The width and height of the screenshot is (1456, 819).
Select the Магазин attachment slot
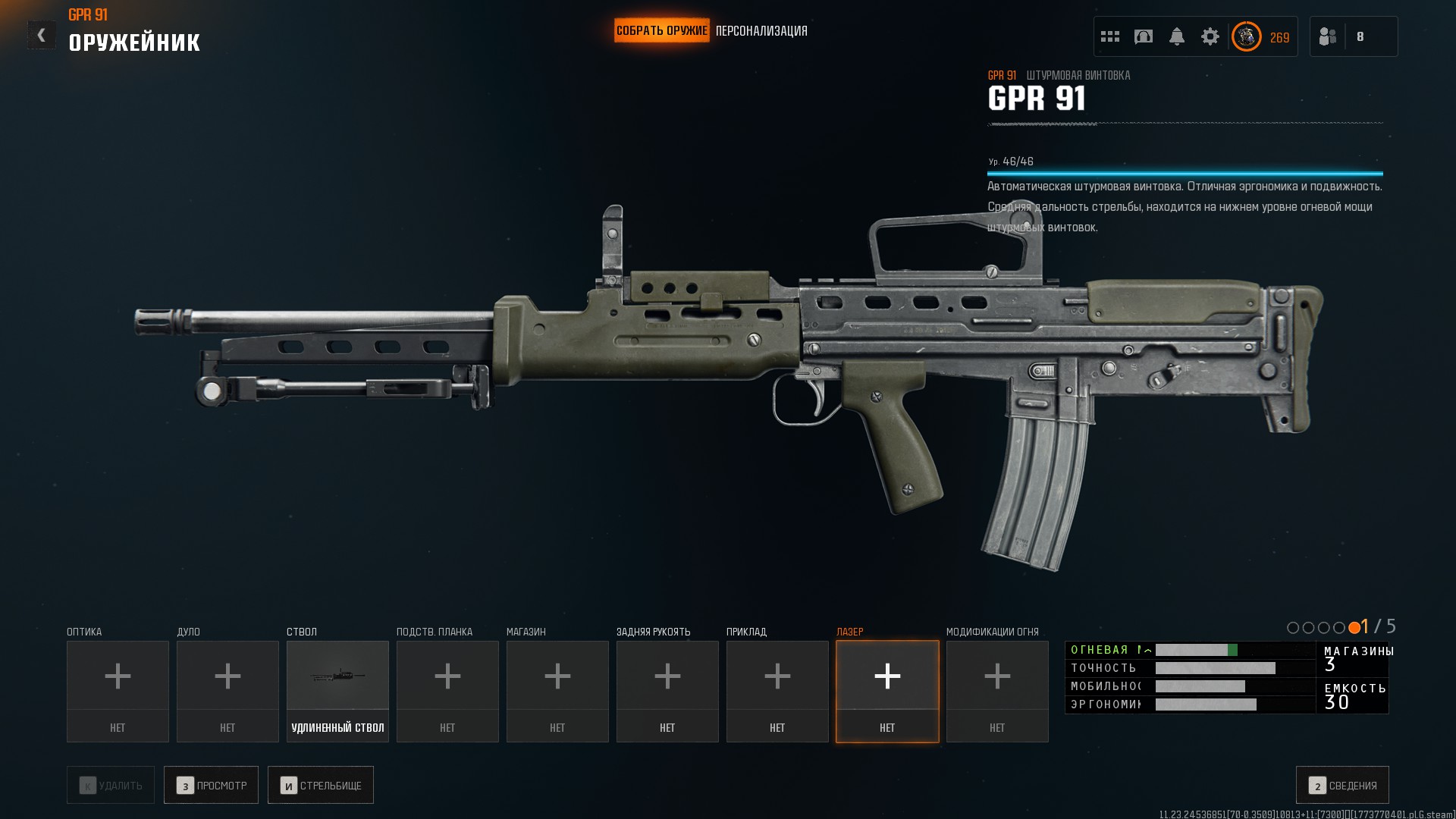(557, 690)
